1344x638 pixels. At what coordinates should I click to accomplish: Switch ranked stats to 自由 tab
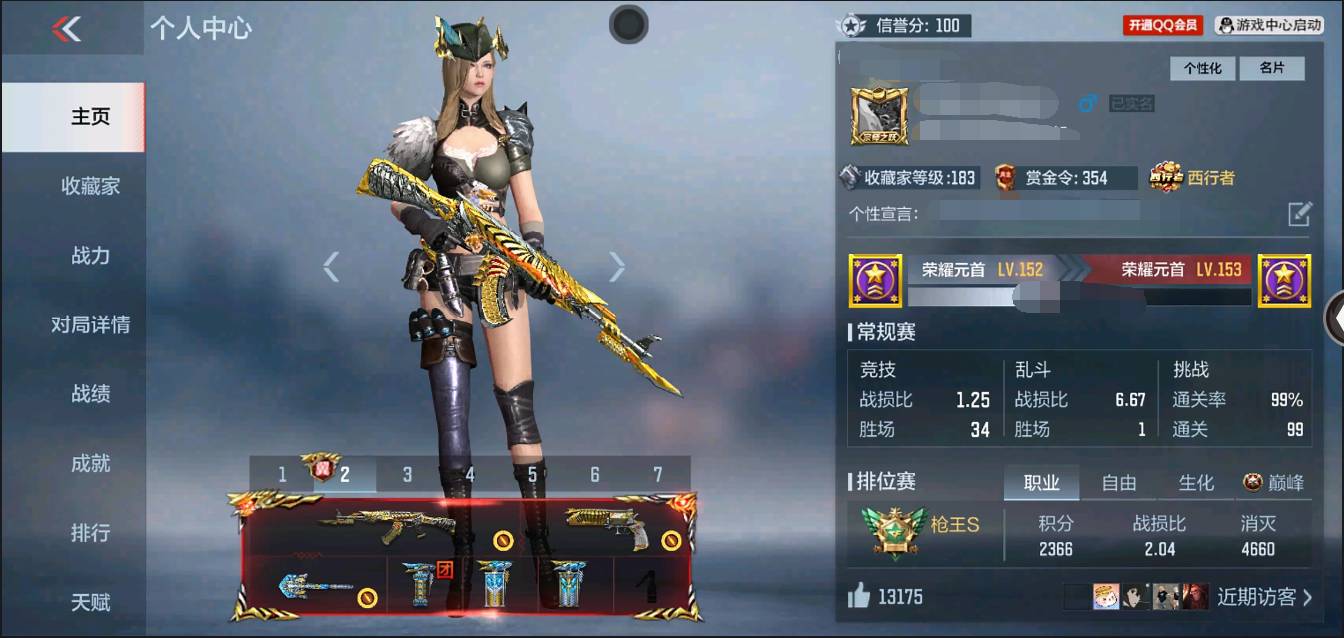1118,483
